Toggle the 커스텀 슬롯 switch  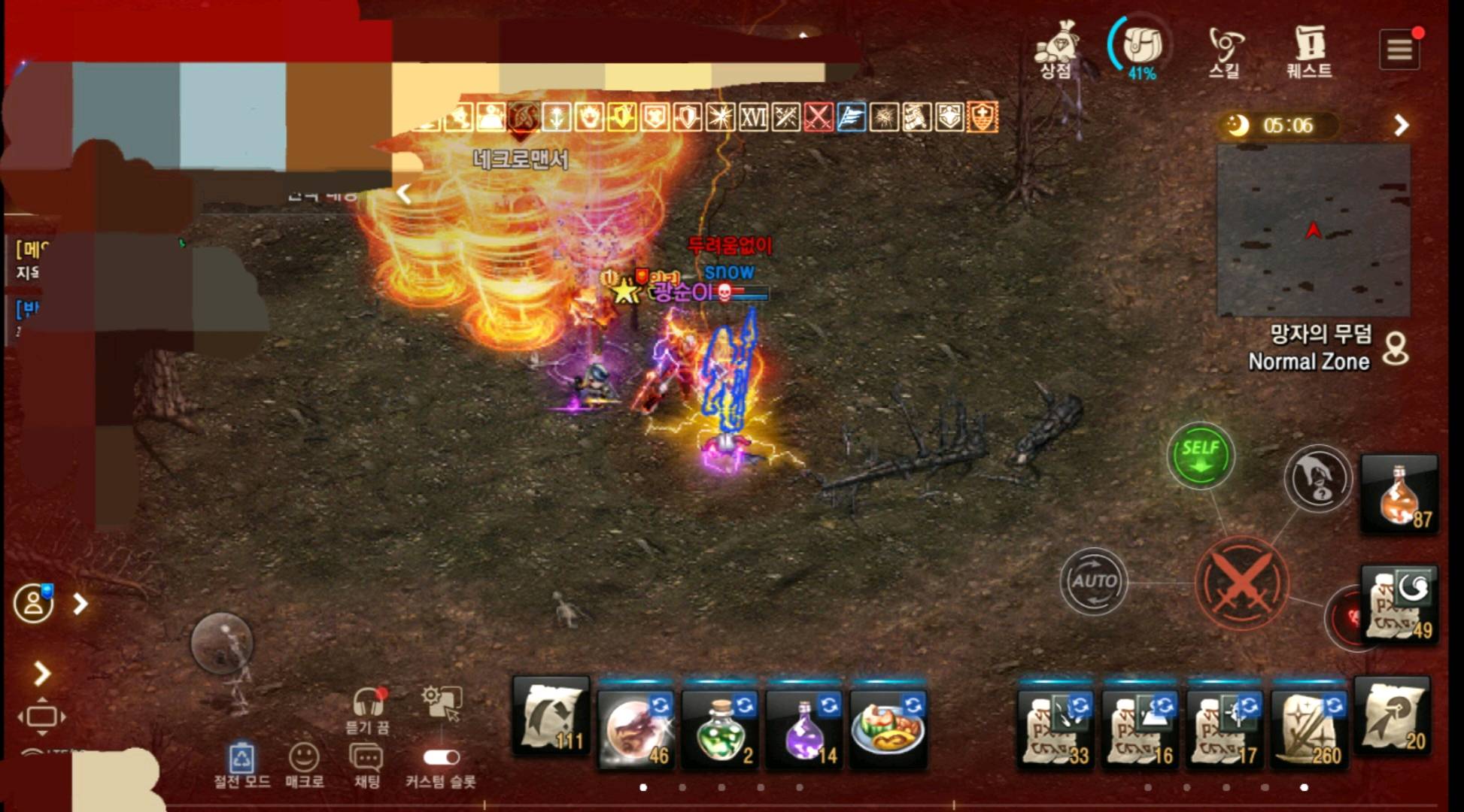click(441, 757)
